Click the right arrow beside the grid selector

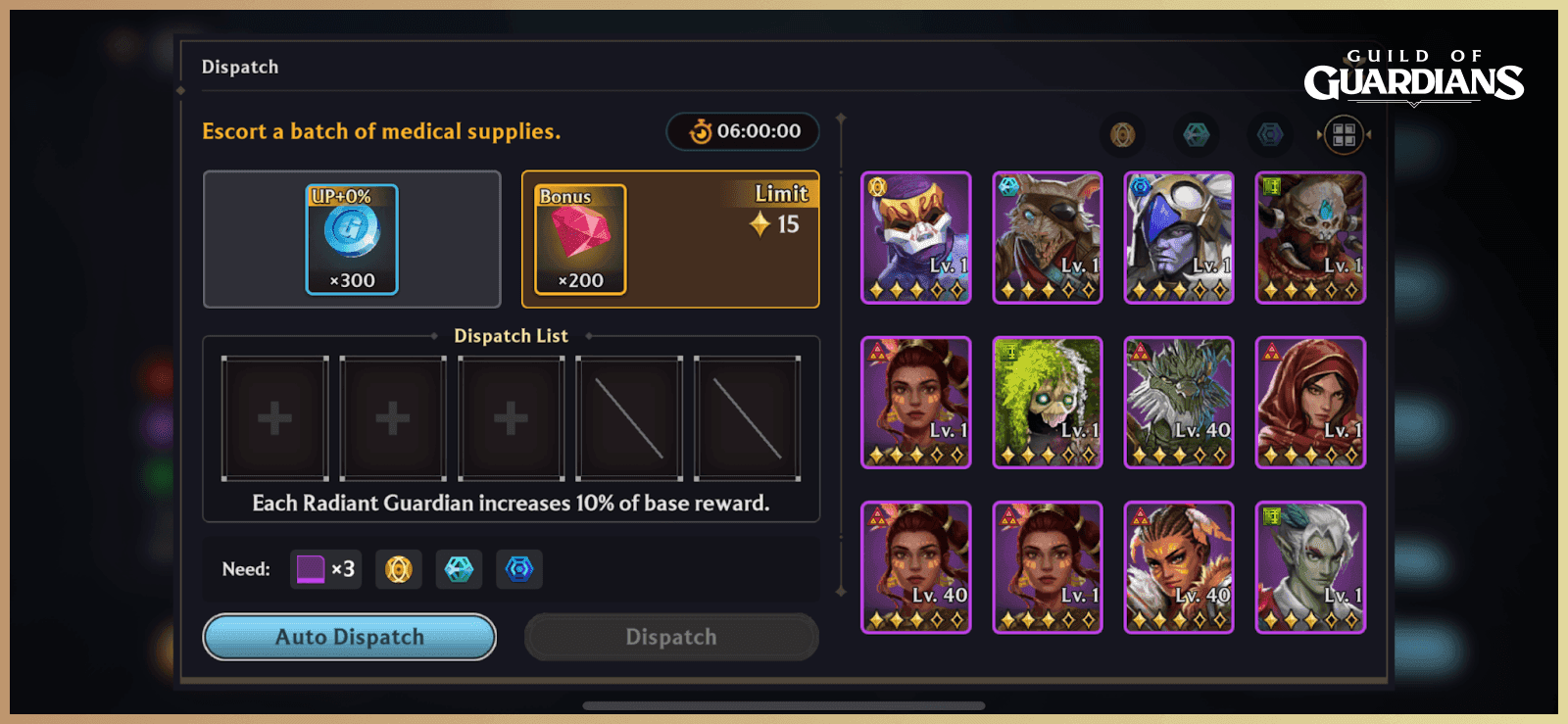[x=1370, y=134]
